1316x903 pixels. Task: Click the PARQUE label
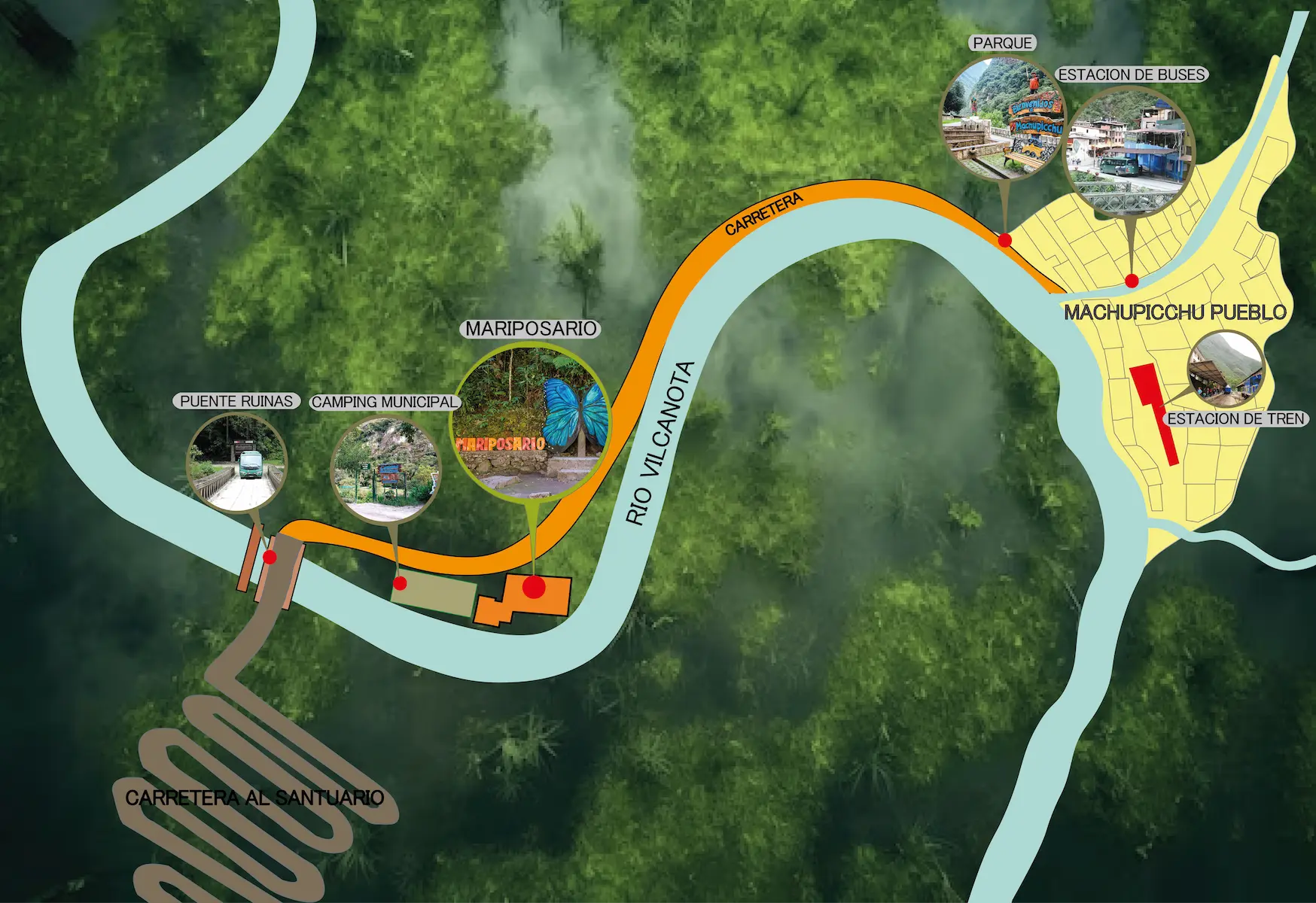tap(1002, 44)
